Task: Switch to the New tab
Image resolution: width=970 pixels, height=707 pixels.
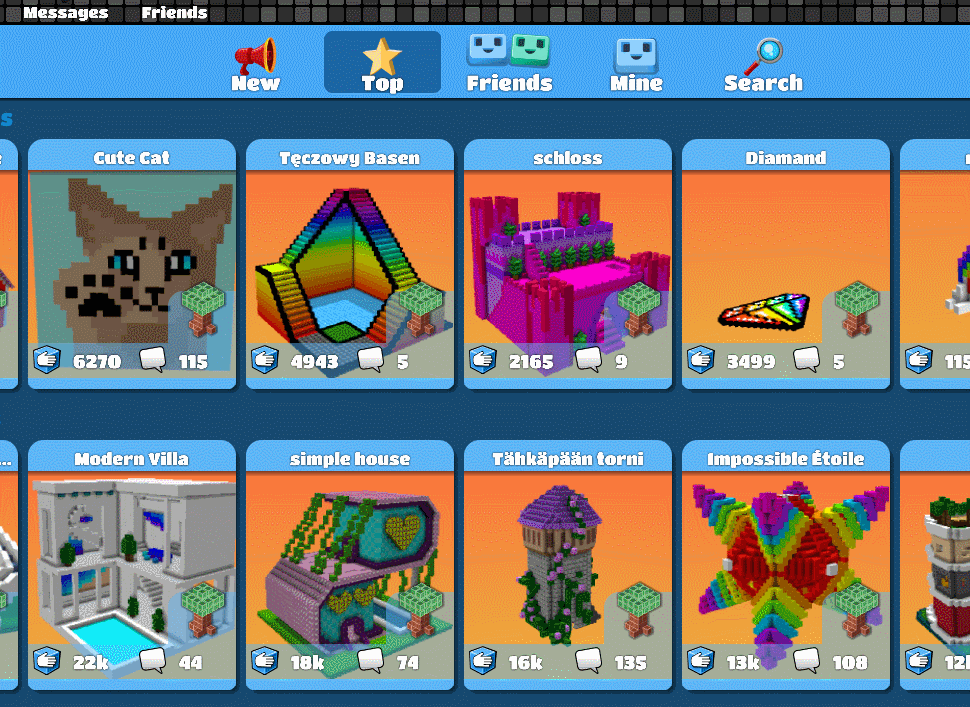Action: point(256,64)
